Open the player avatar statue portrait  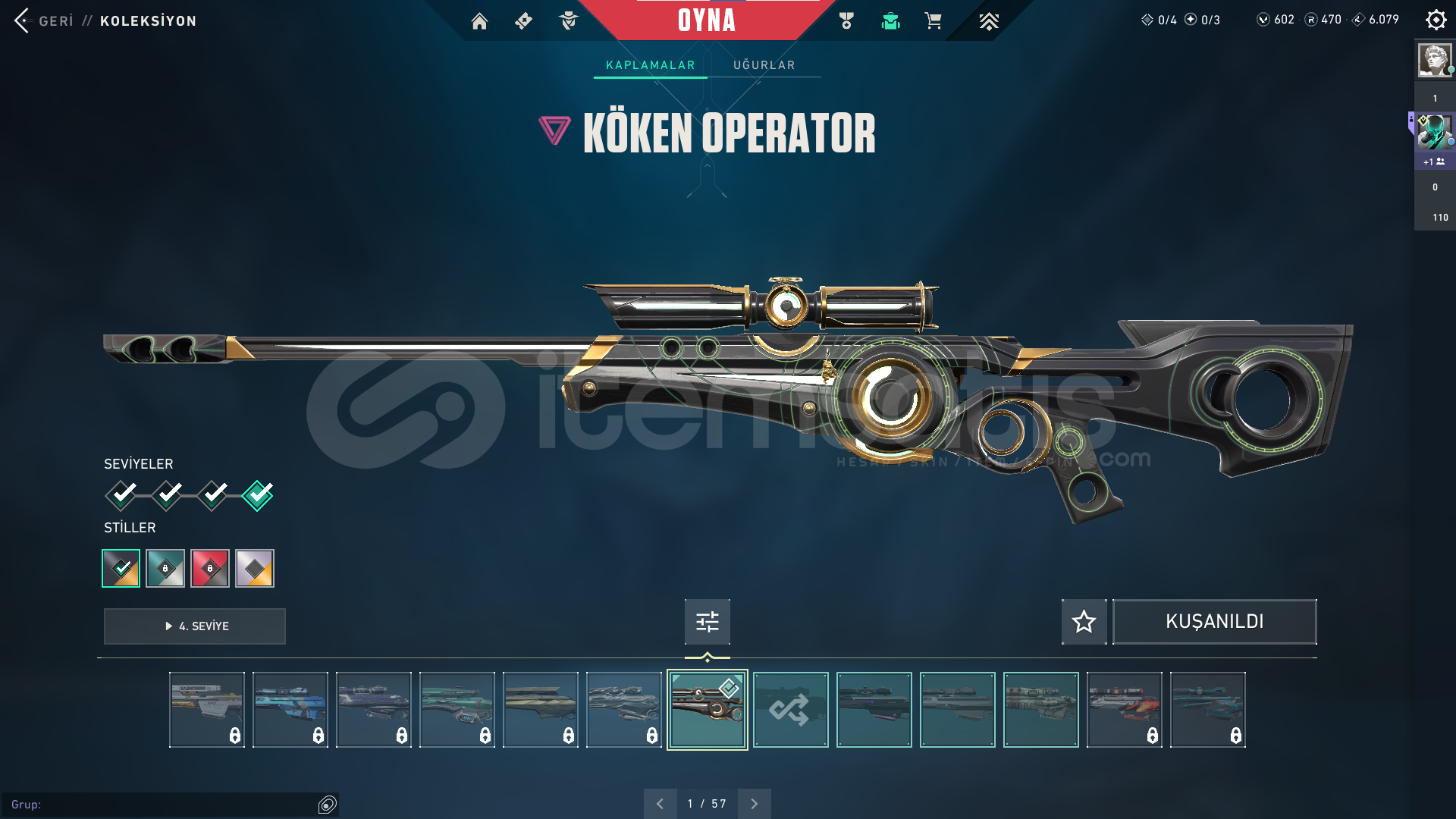pos(1434,60)
